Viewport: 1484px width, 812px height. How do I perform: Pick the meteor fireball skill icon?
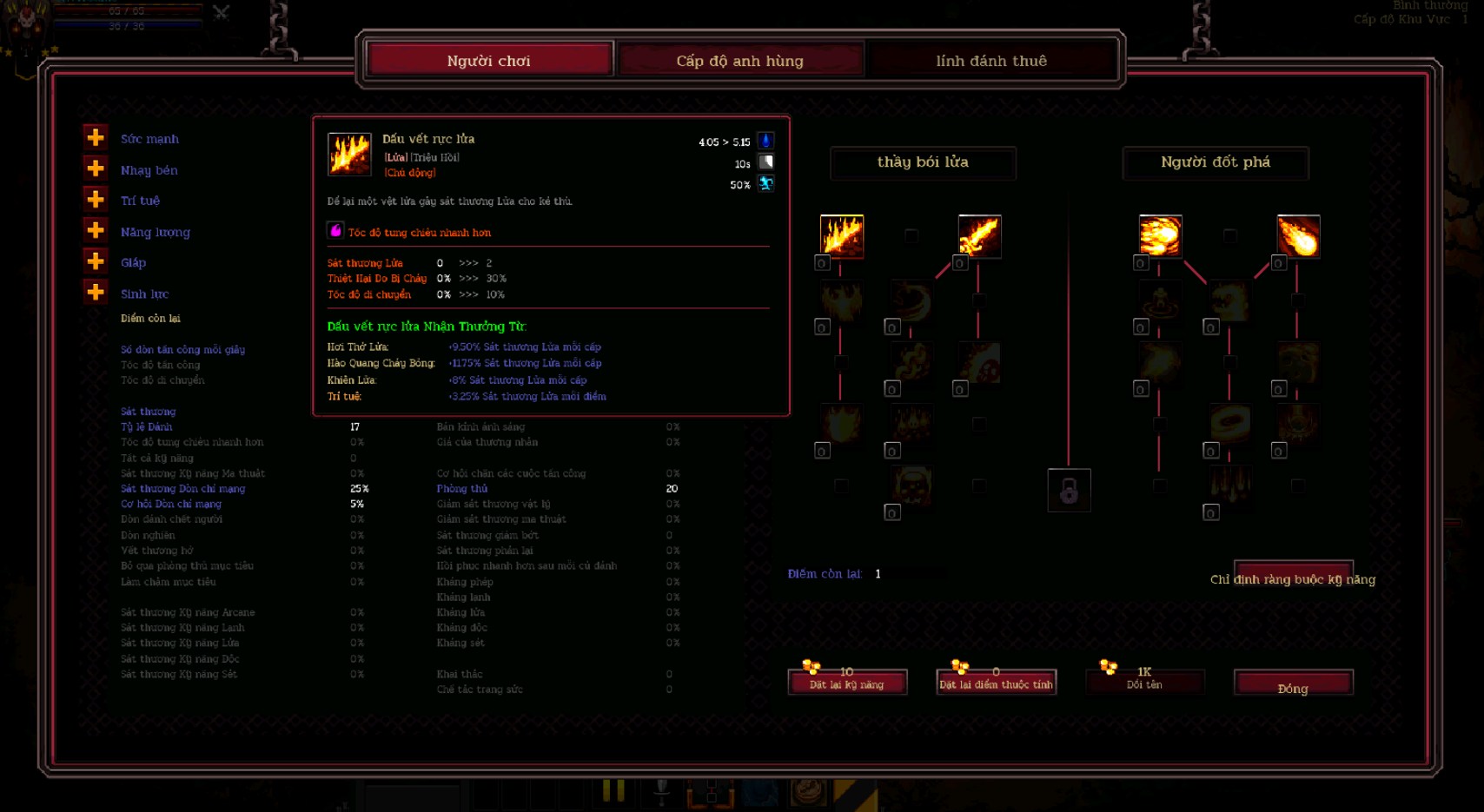tap(1298, 236)
